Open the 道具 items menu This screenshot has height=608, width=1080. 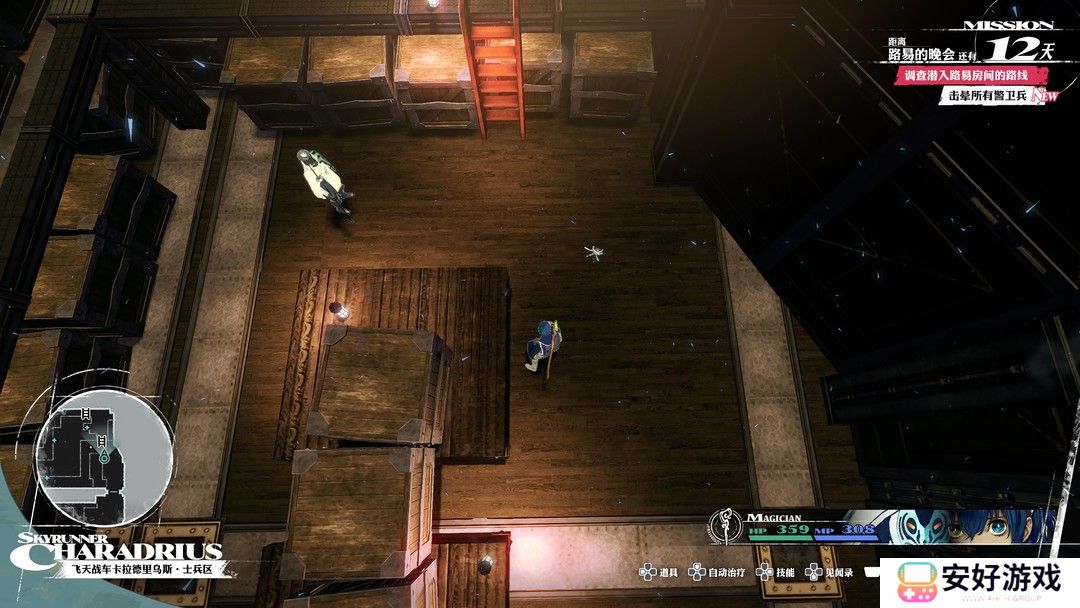click(659, 573)
